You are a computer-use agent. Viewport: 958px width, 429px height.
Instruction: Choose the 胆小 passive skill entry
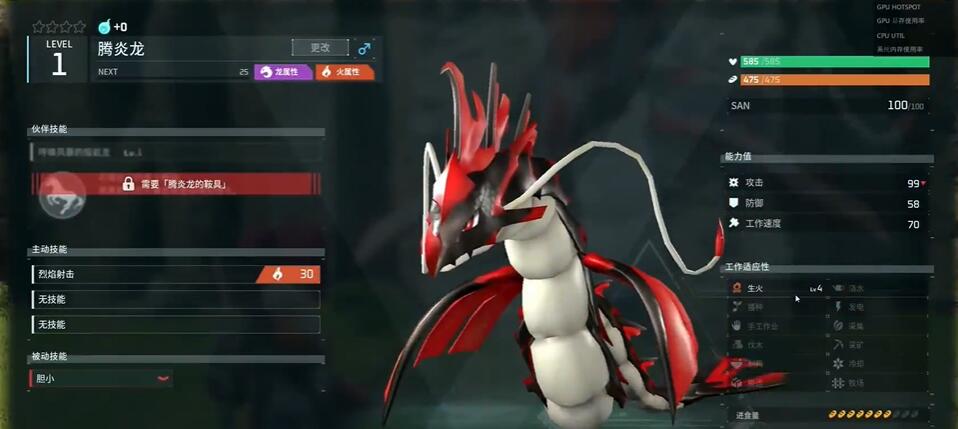pos(101,379)
